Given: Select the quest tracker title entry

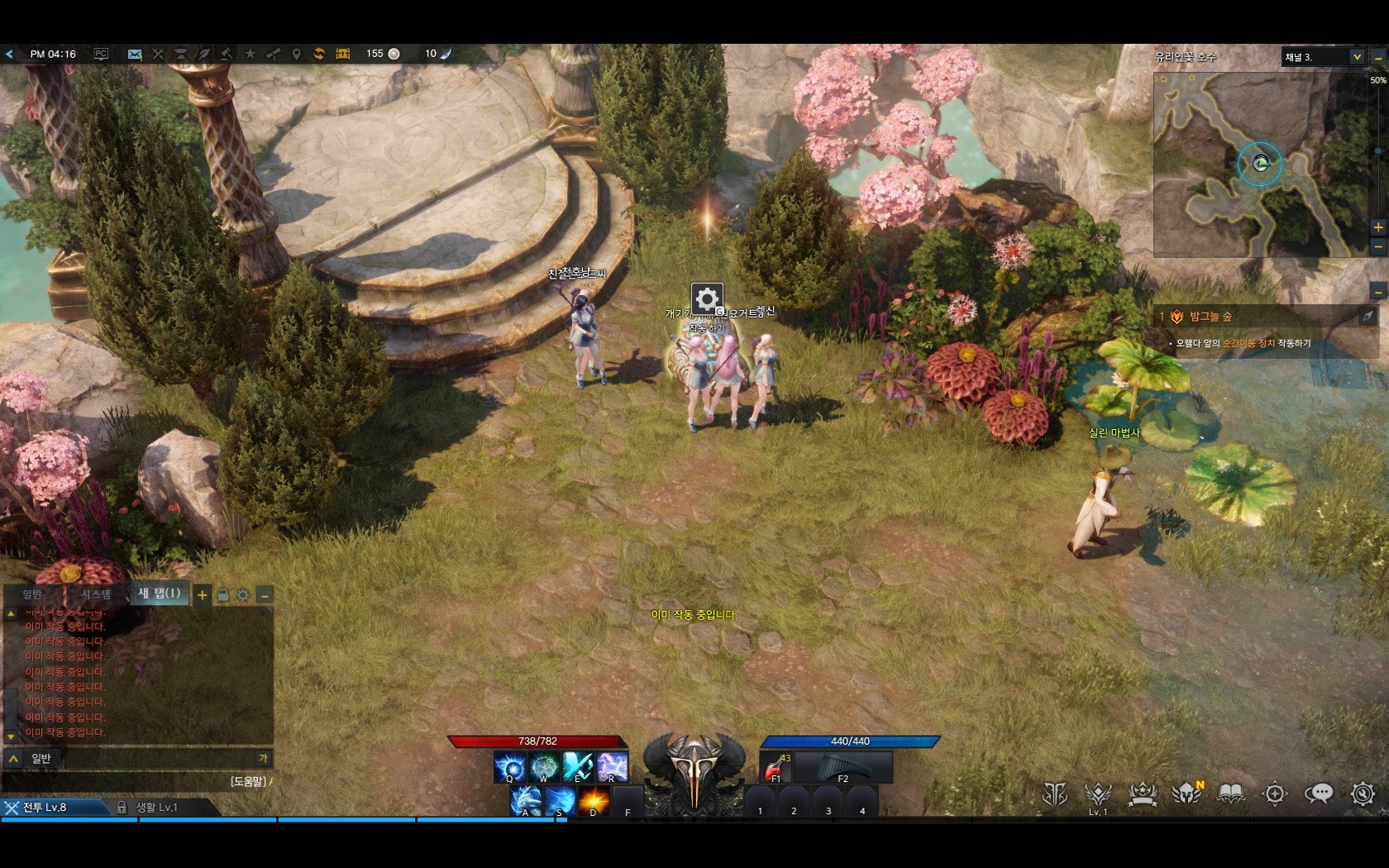Looking at the screenshot, I should pos(1211,317).
